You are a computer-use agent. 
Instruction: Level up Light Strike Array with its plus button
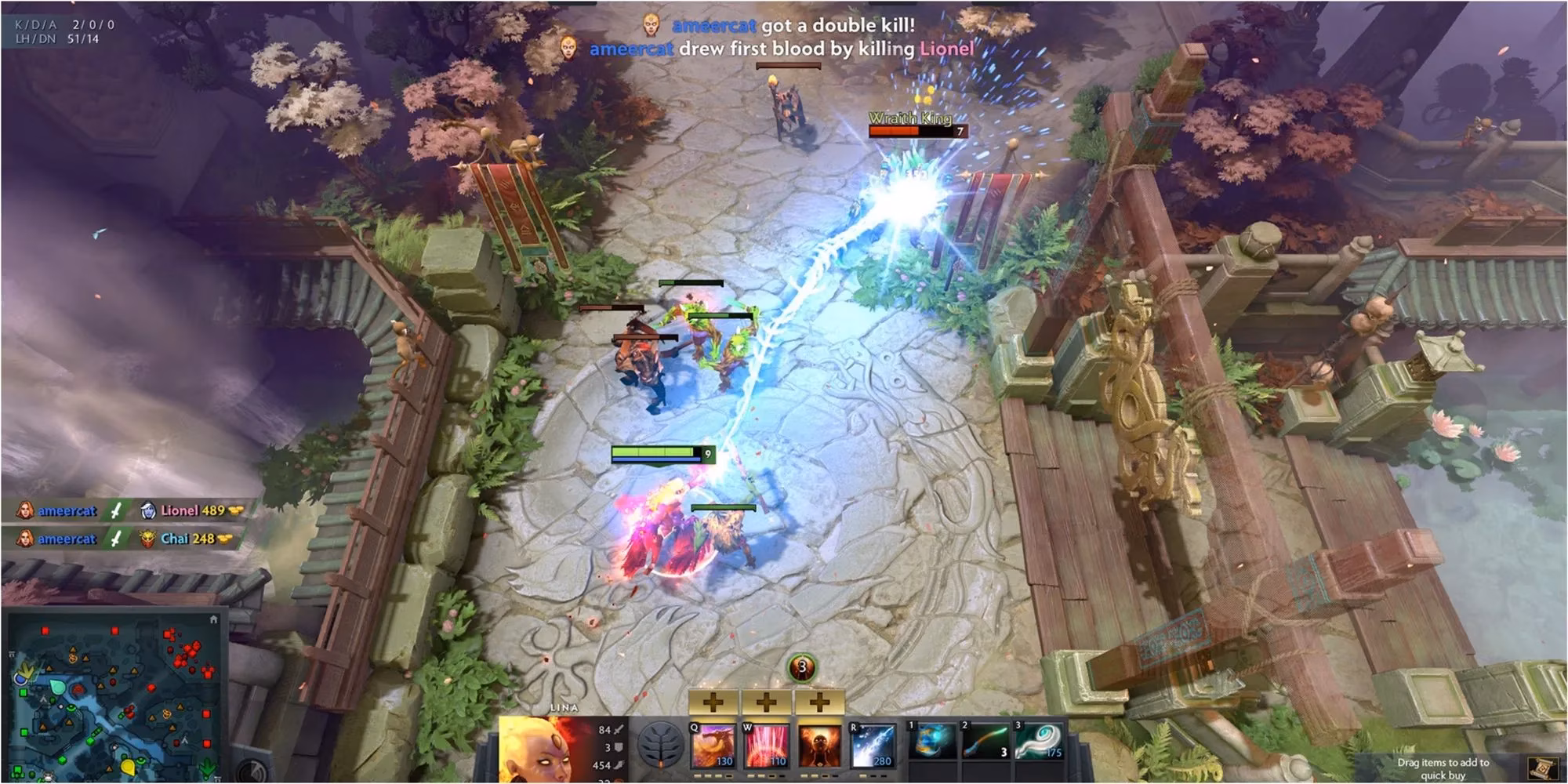coord(767,703)
